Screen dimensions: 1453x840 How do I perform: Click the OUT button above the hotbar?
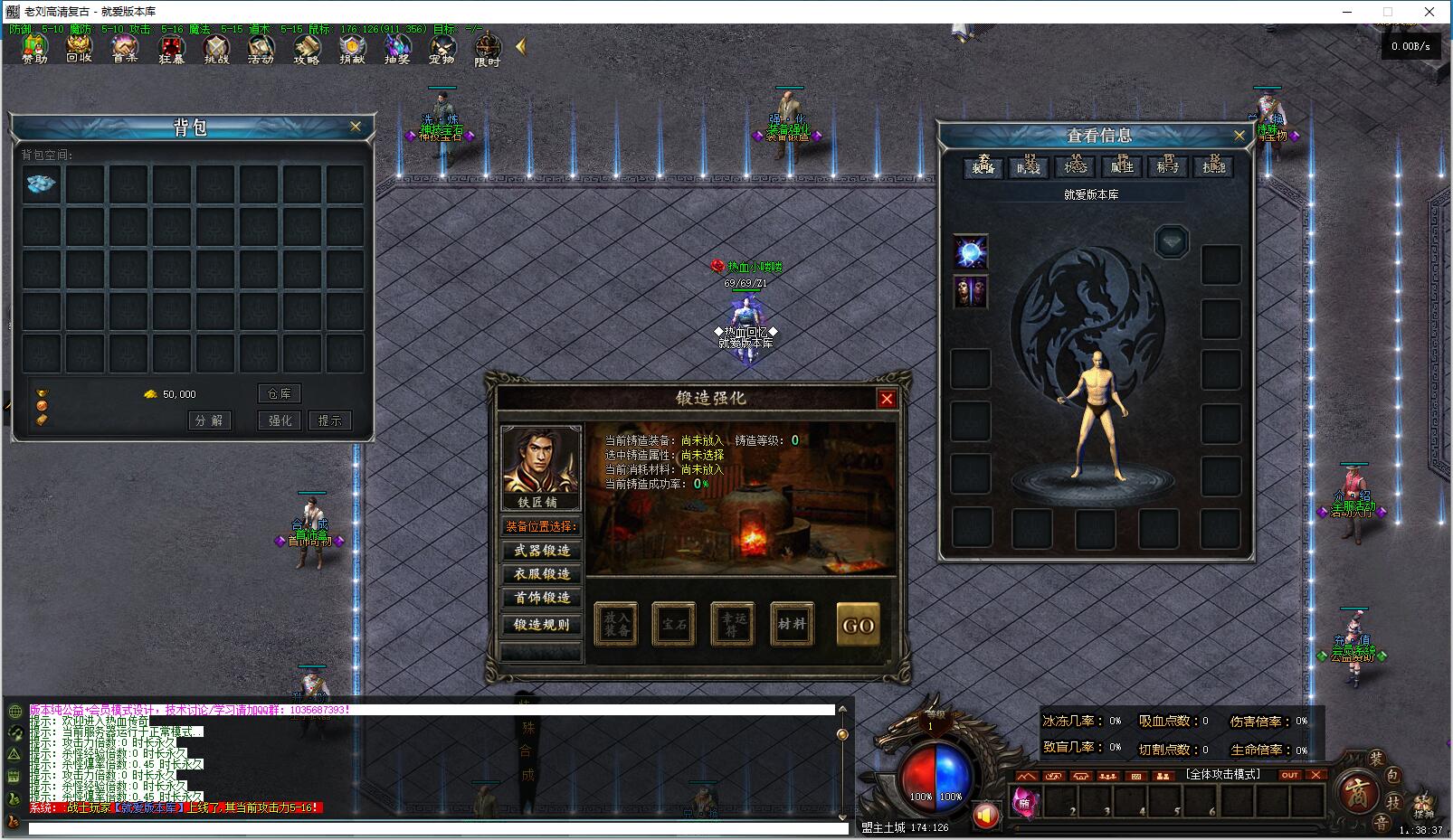pyautogui.click(x=1289, y=775)
